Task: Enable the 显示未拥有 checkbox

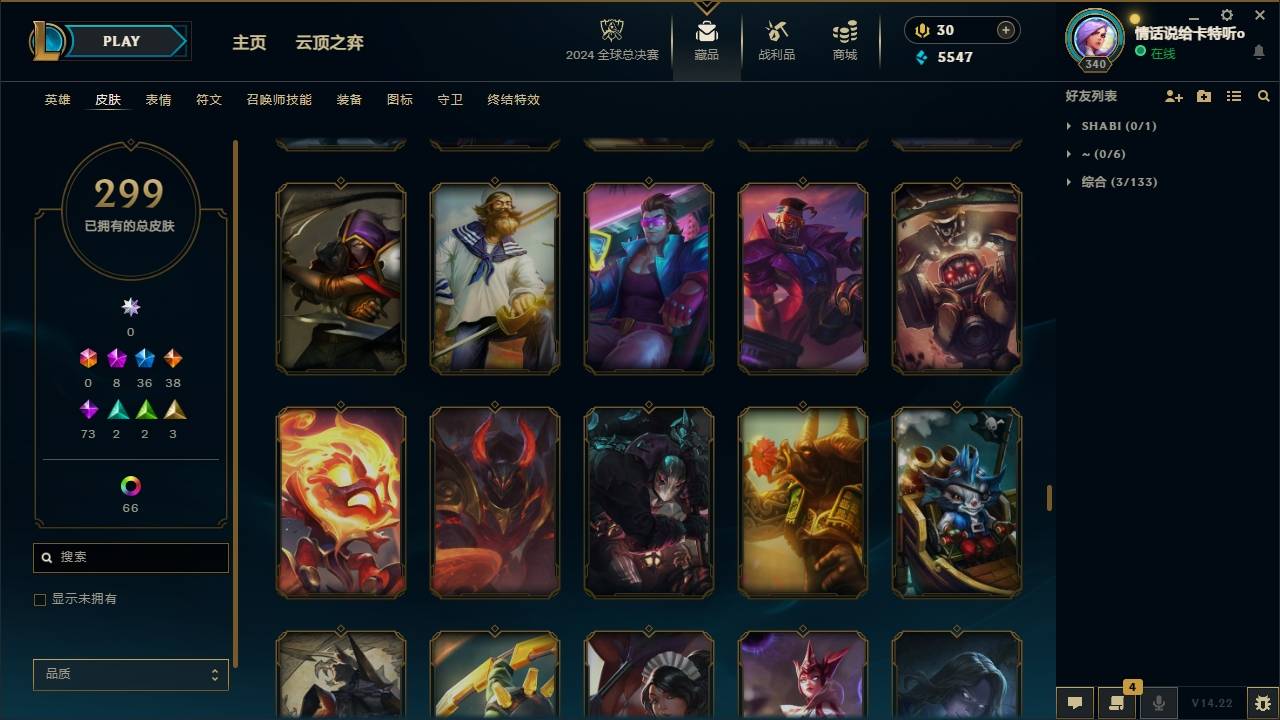Action: pos(39,599)
